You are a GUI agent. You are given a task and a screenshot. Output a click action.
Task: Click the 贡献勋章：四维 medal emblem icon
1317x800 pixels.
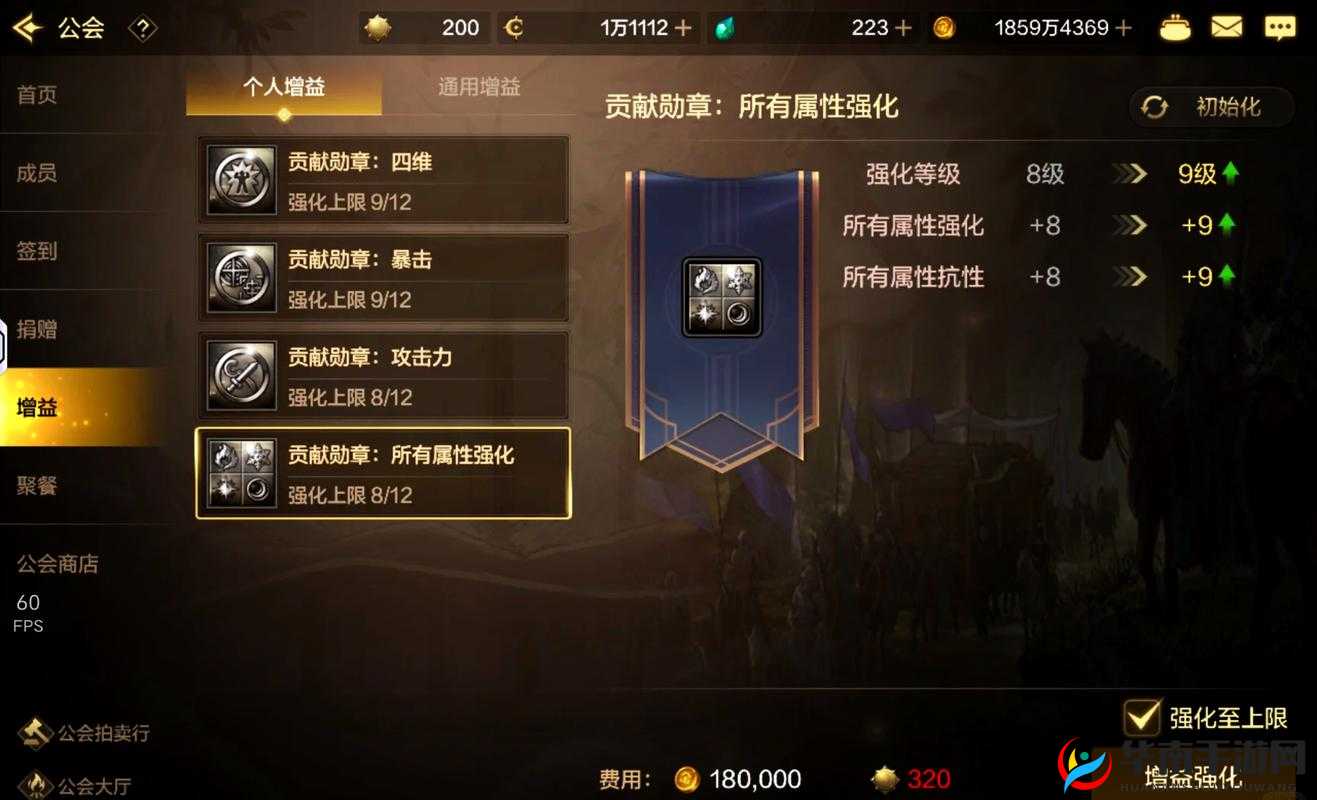(x=240, y=180)
